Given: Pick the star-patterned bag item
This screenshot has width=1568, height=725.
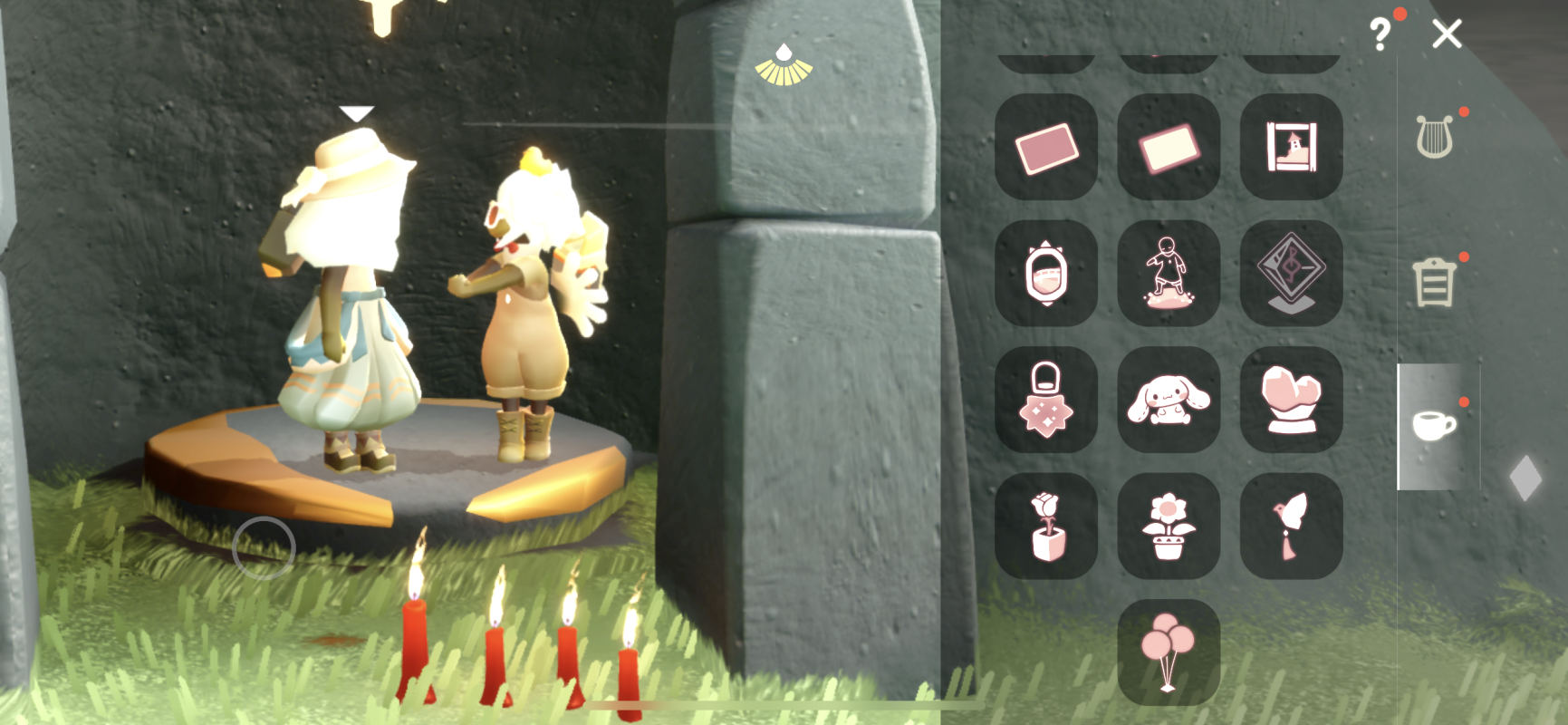Looking at the screenshot, I should pos(1046,400).
